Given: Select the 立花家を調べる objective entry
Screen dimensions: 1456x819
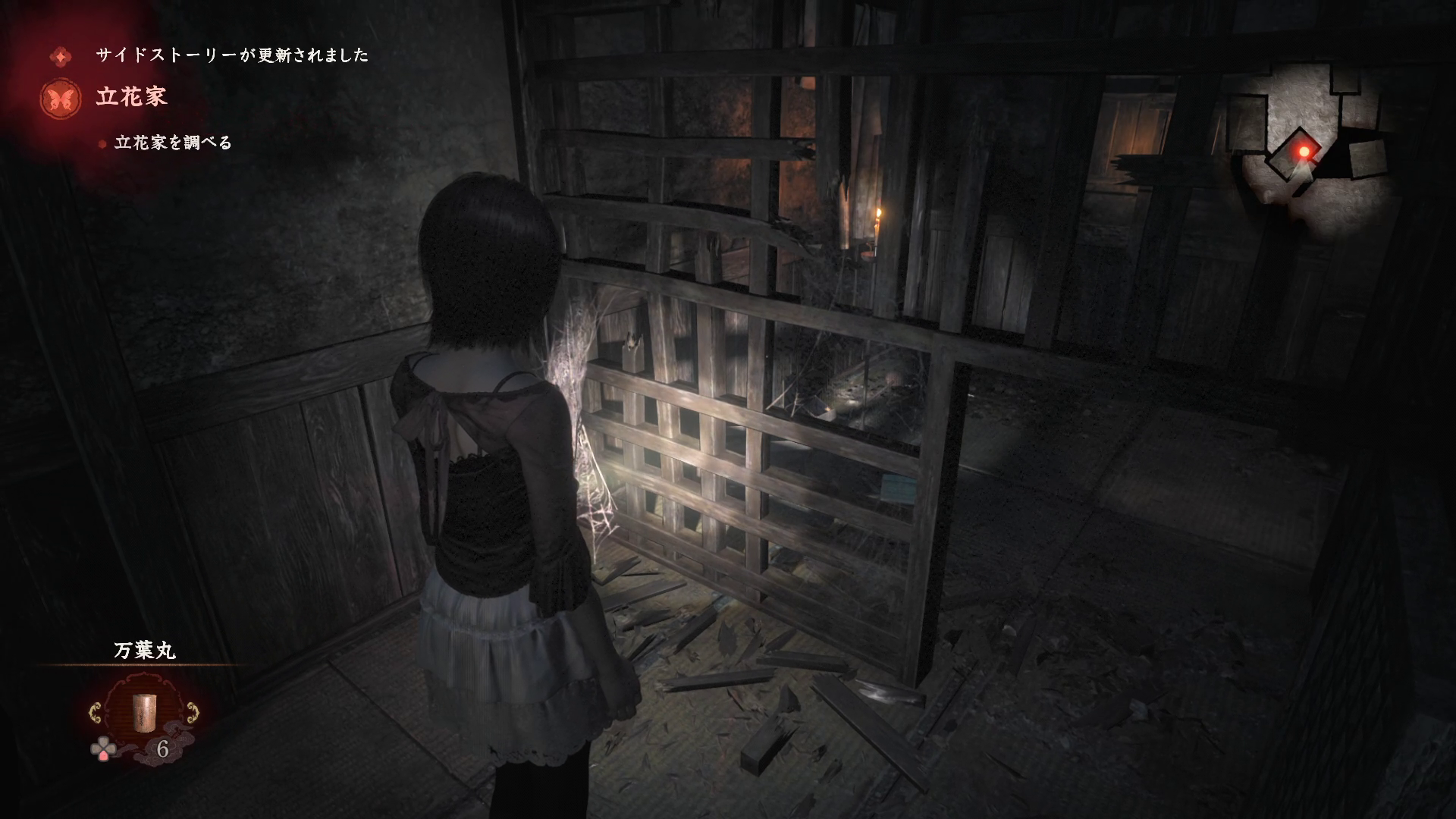Looking at the screenshot, I should click(x=172, y=143).
